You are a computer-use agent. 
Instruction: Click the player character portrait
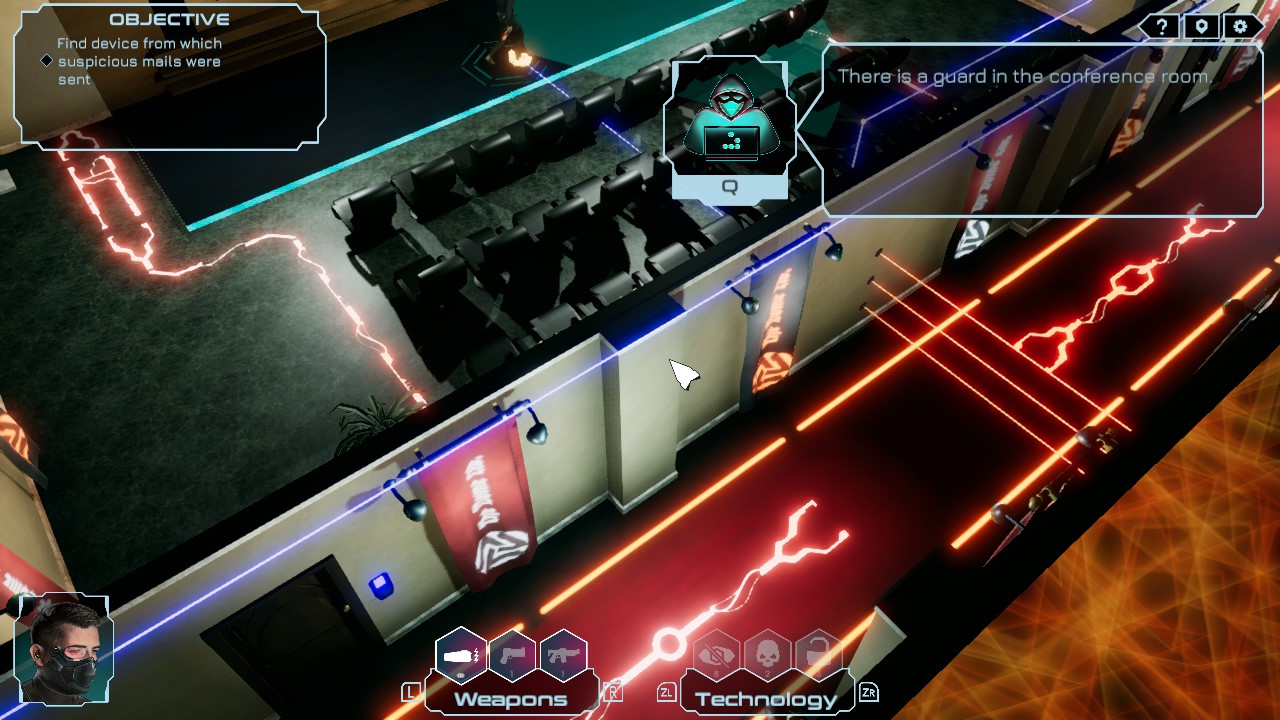(62, 650)
